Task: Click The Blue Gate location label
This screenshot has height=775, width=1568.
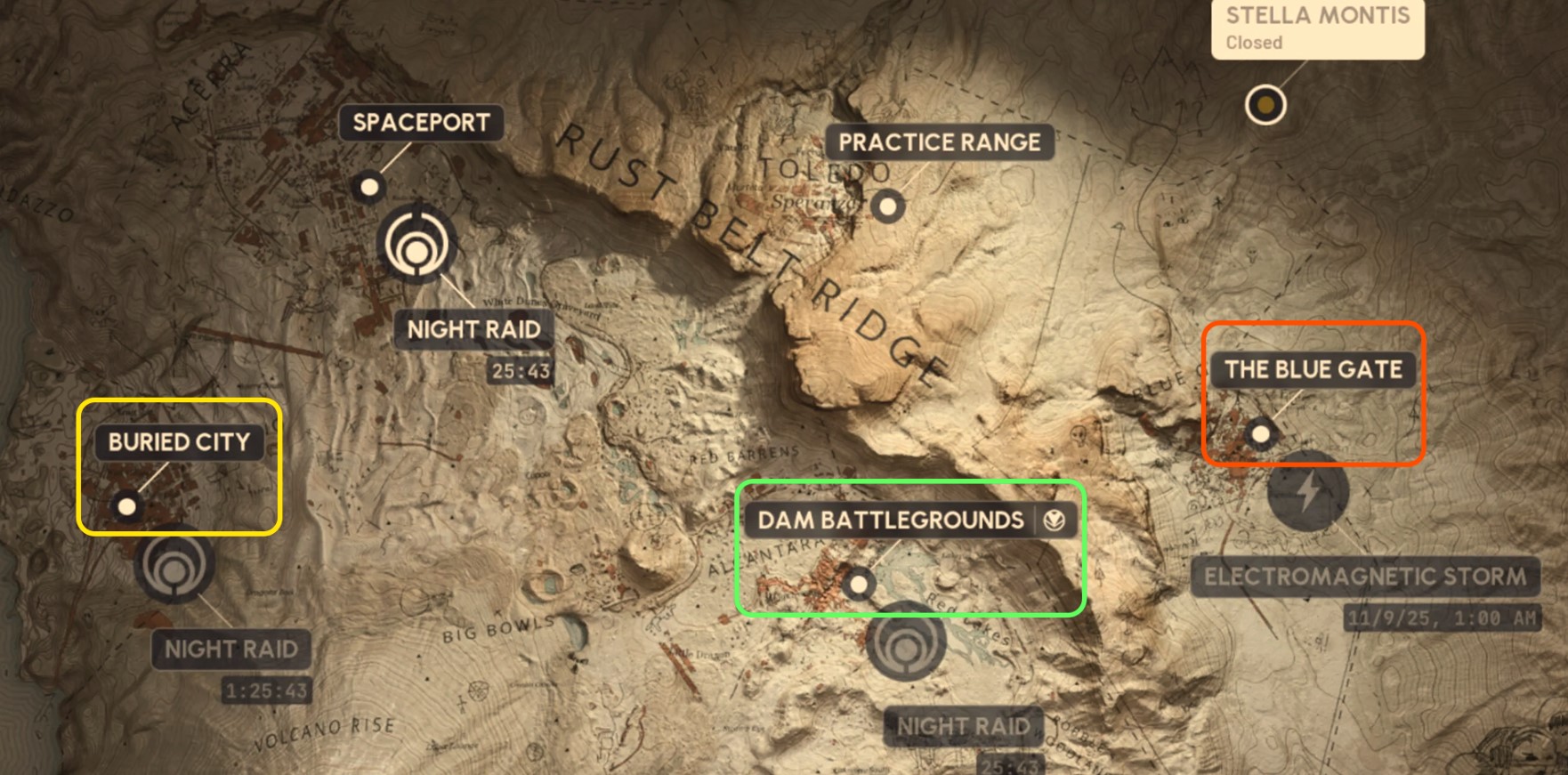Action: pos(1313,370)
